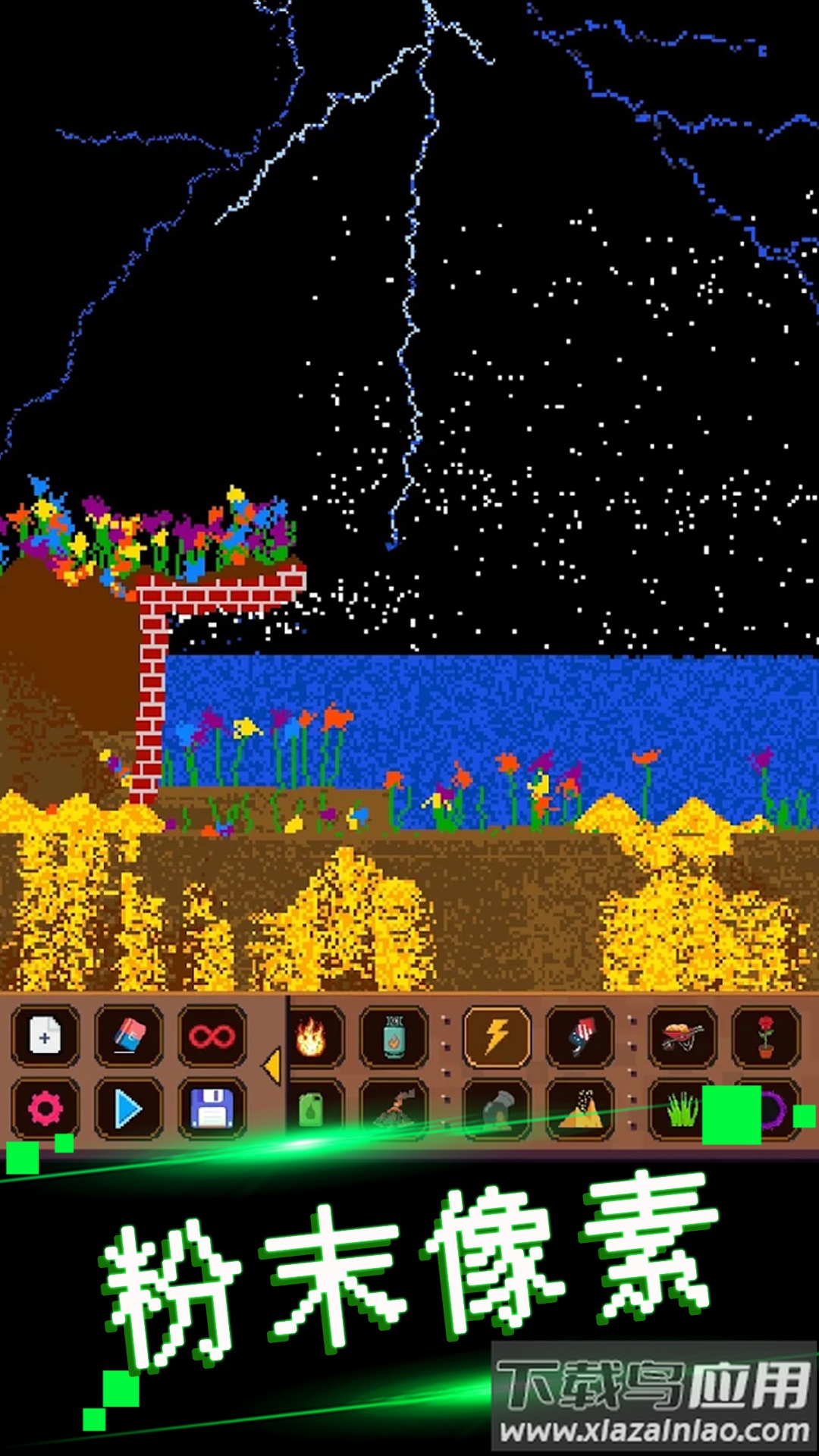Image resolution: width=819 pixels, height=1456 pixels.
Task: Choose the wheelbarrow of dirt element
Action: tap(682, 1037)
